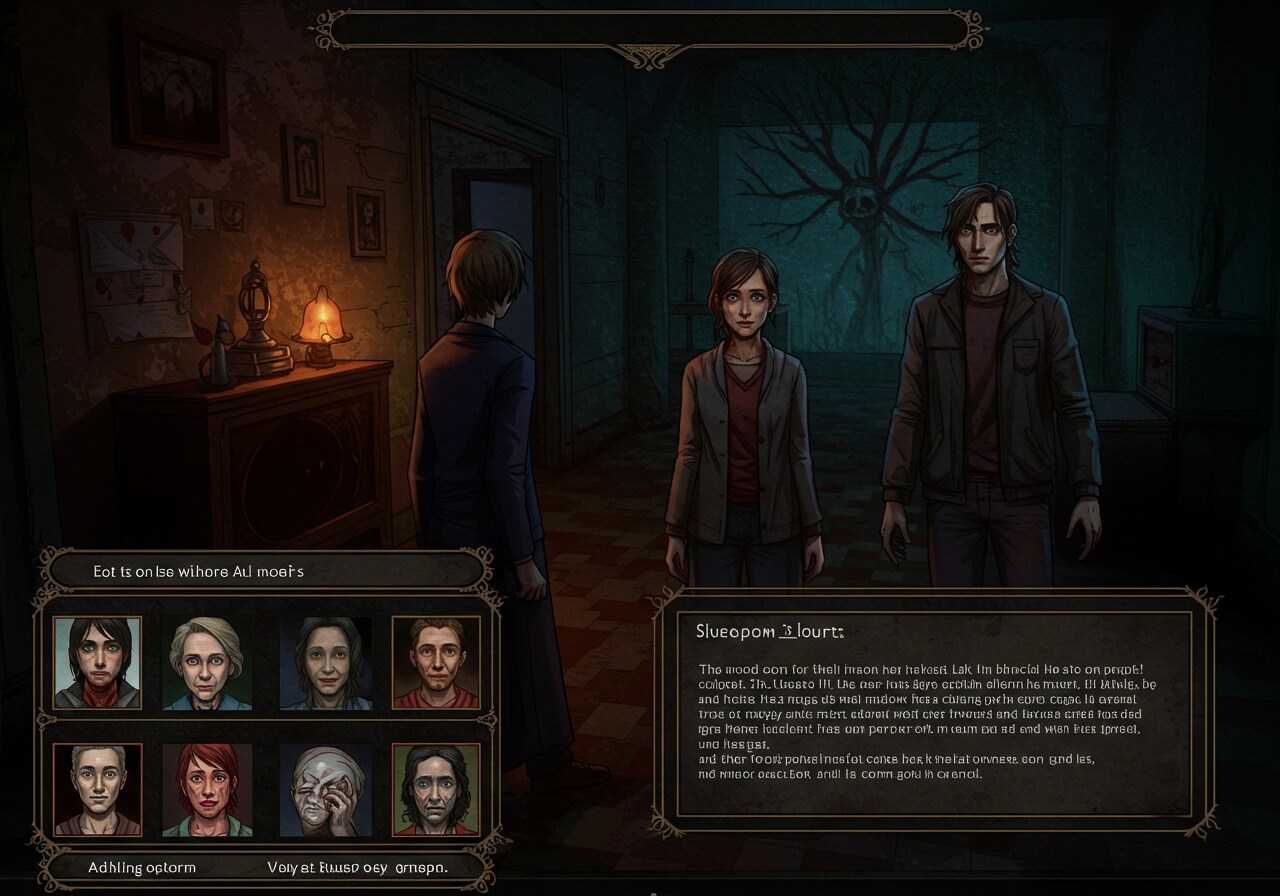Choose the red-haired woman's portrait

(207, 789)
